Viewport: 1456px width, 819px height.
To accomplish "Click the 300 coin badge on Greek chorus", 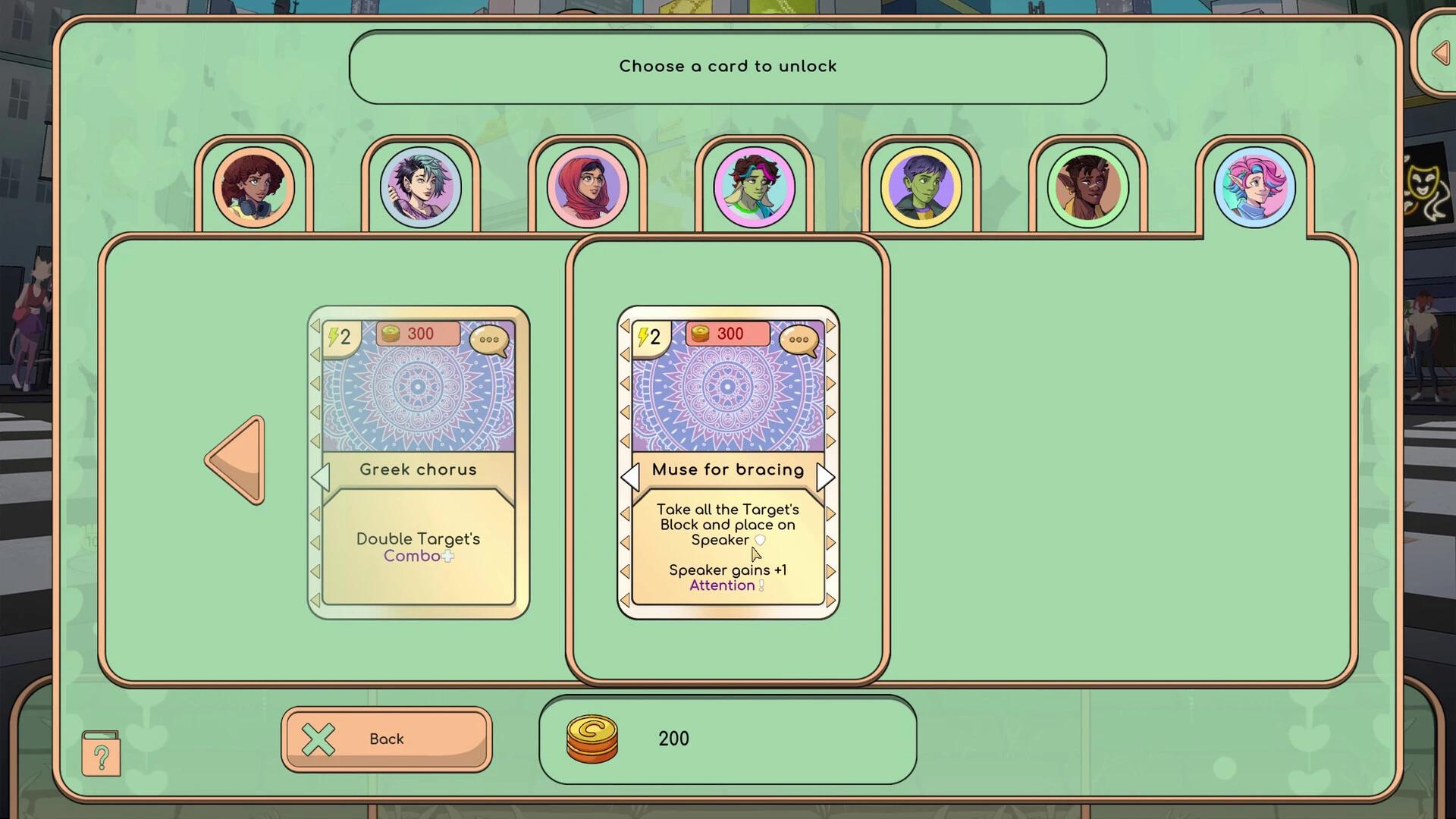I will (419, 333).
